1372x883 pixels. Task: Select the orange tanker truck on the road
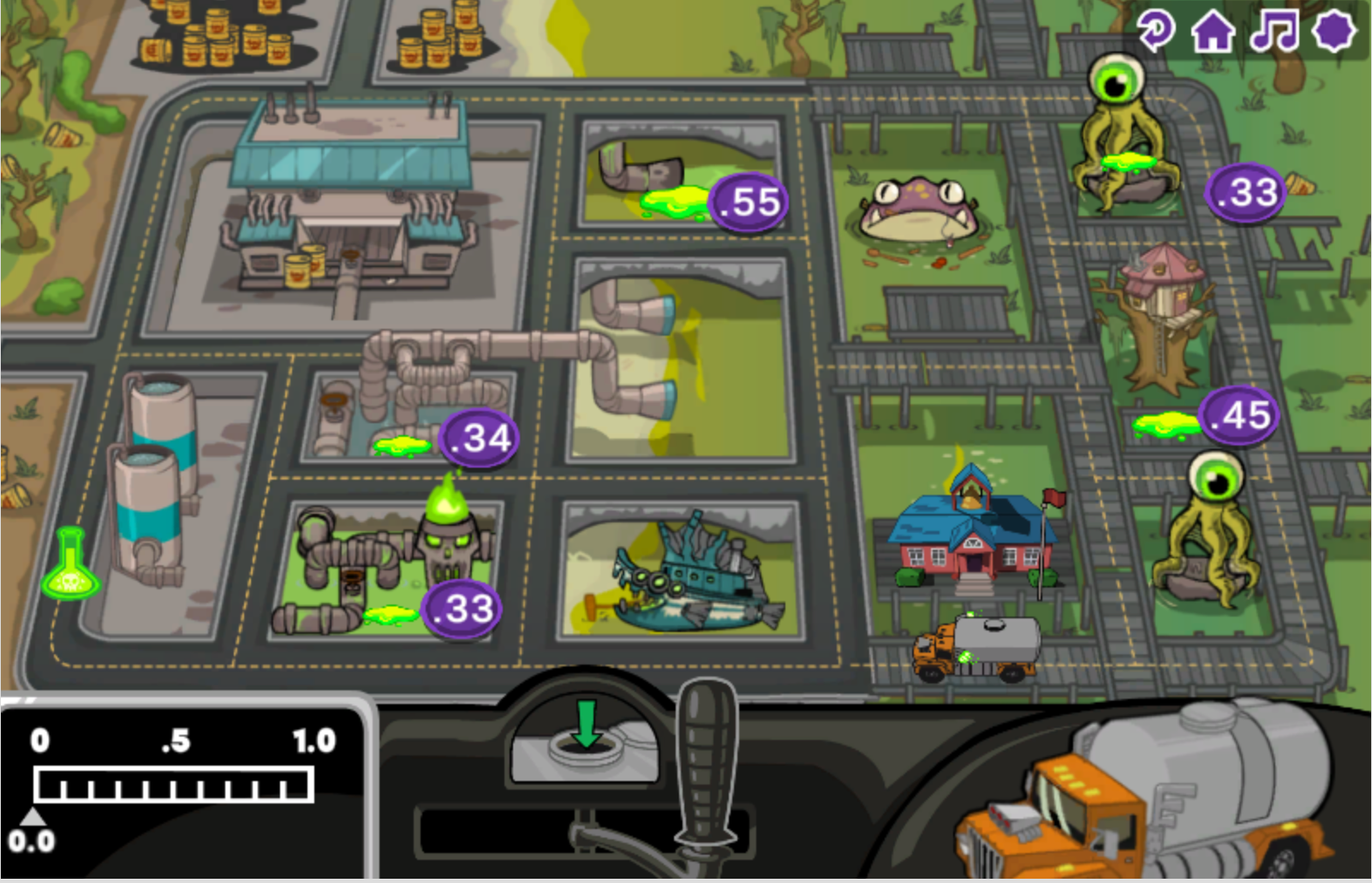pyautogui.click(x=976, y=647)
